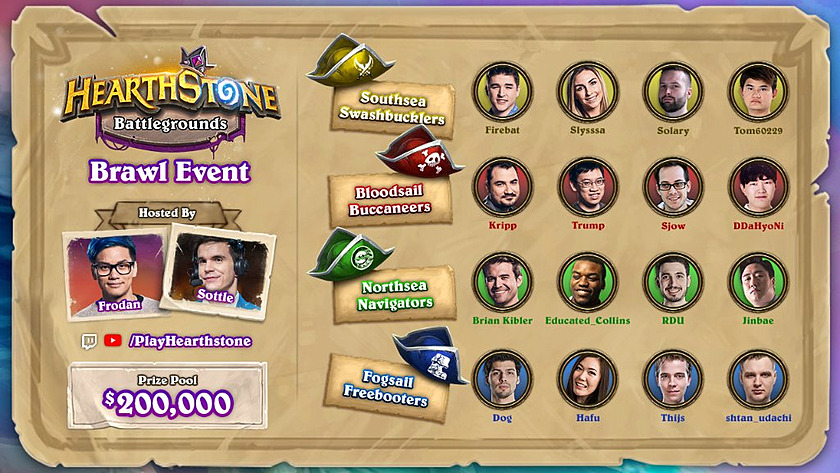Select the Thijs portrait
This screenshot has height=473, width=840.
[673, 378]
